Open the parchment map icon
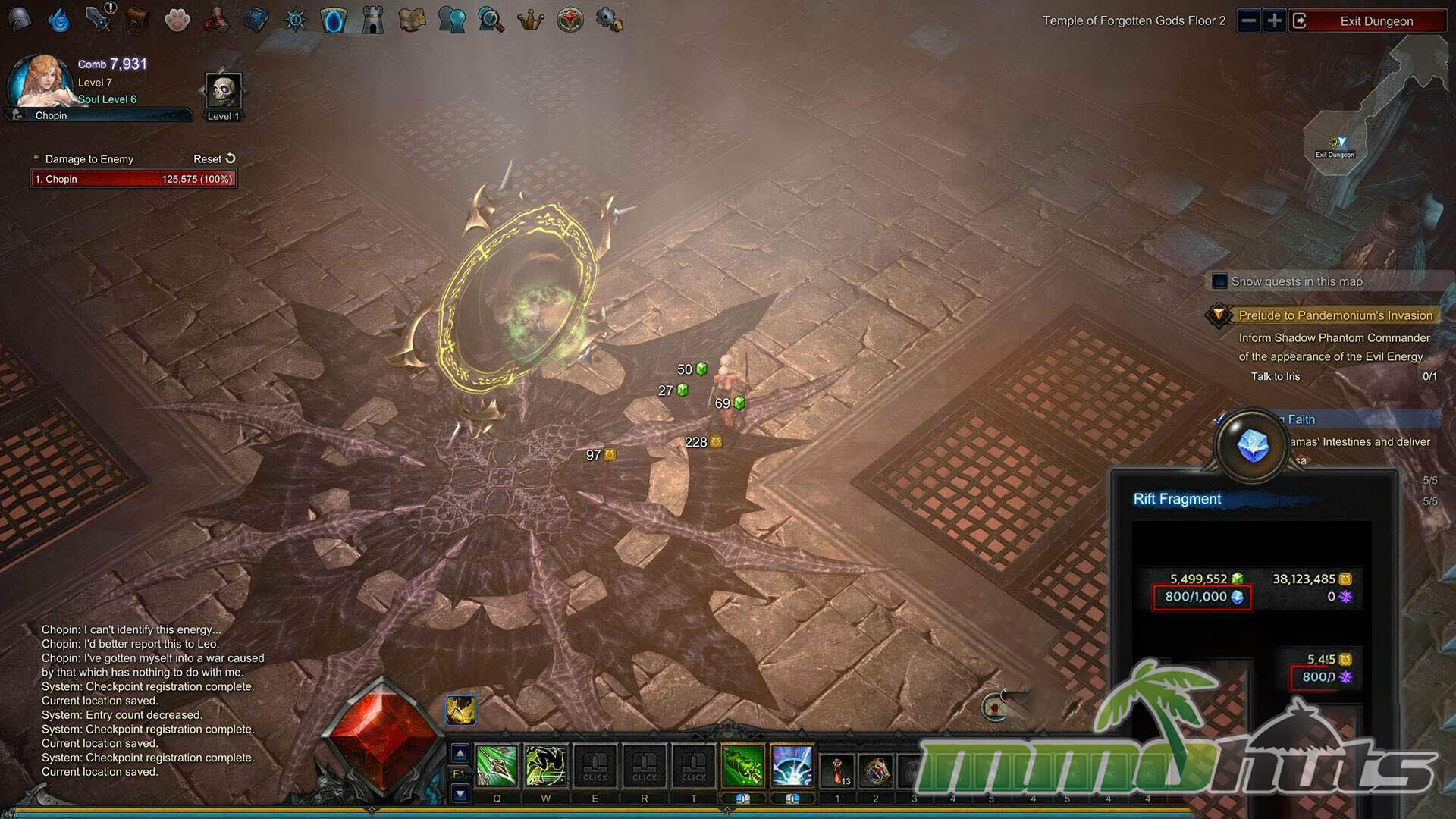The image size is (1456, 819). point(412,20)
